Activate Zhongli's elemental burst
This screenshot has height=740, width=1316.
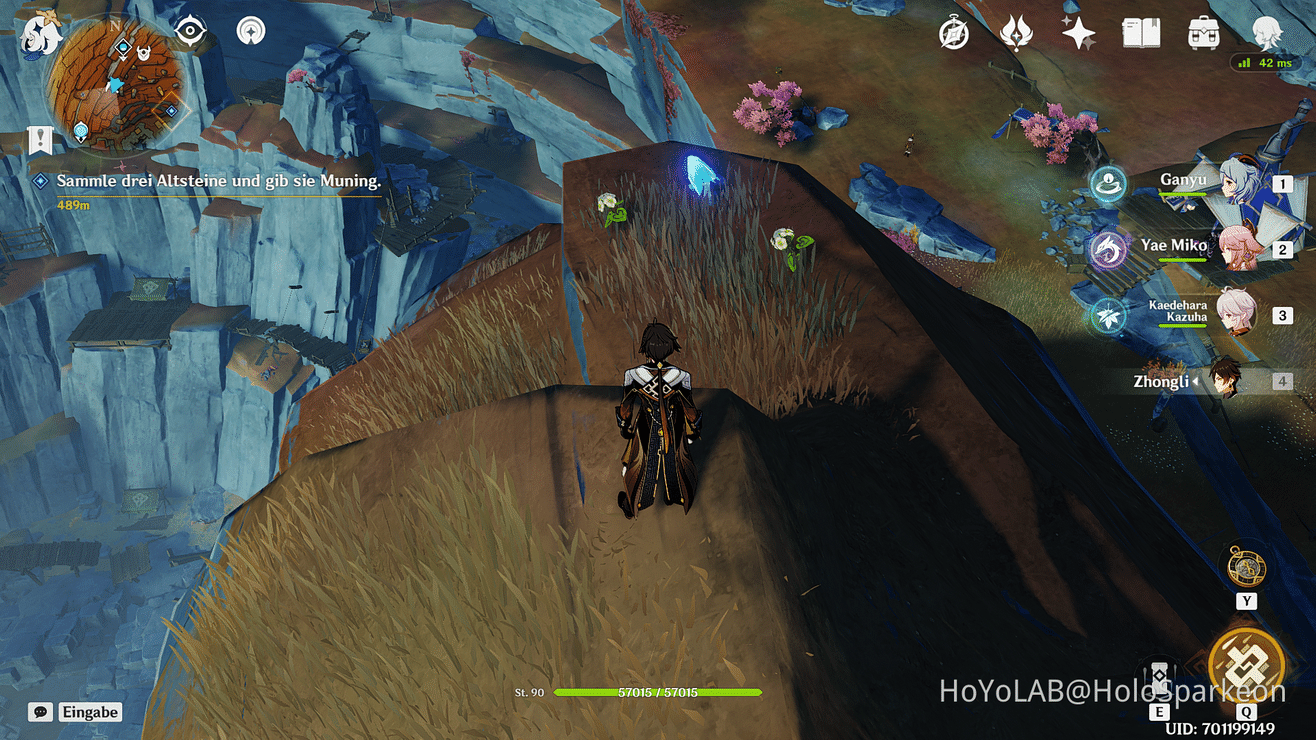point(1246,663)
